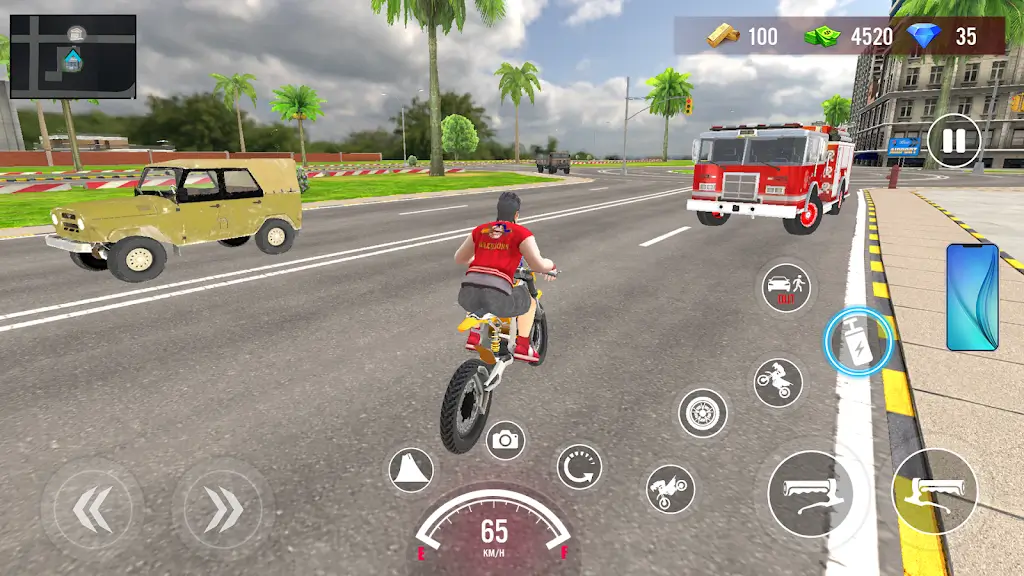
Task: Steer right with the right arrow button
Action: (222, 509)
